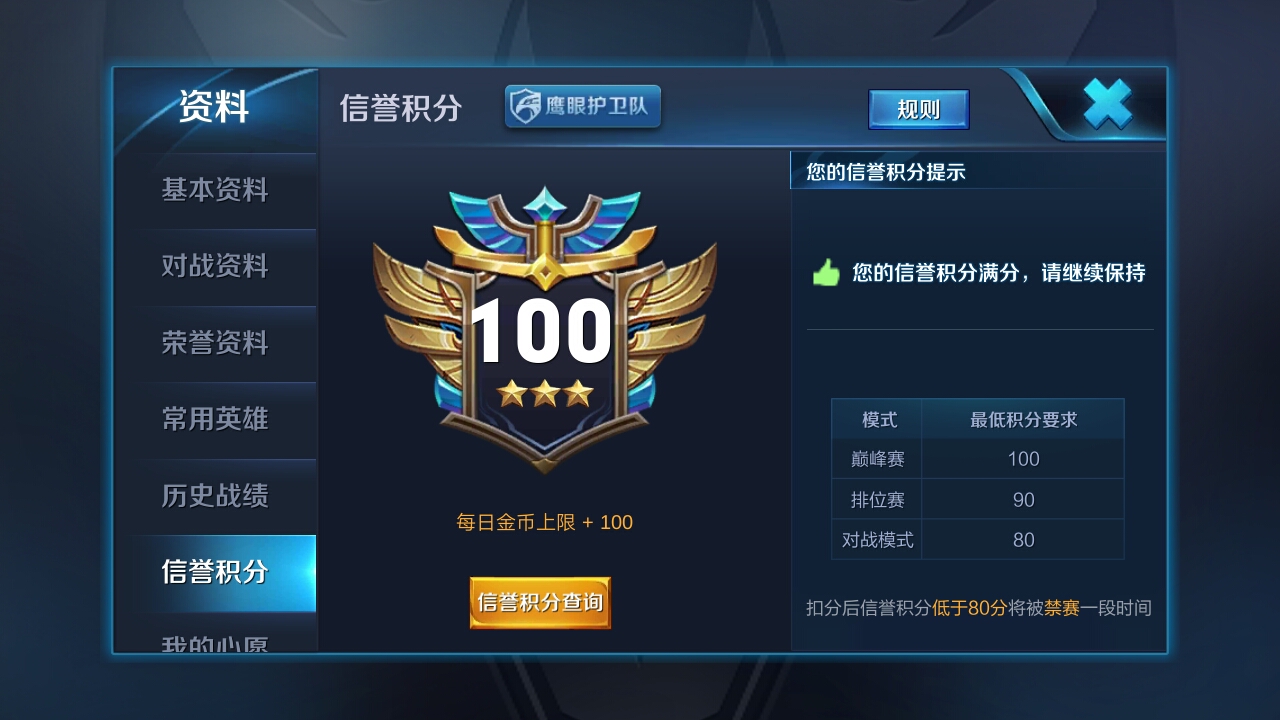Image resolution: width=1280 pixels, height=720 pixels.
Task: Open the 规则 rules button
Action: coord(918,110)
